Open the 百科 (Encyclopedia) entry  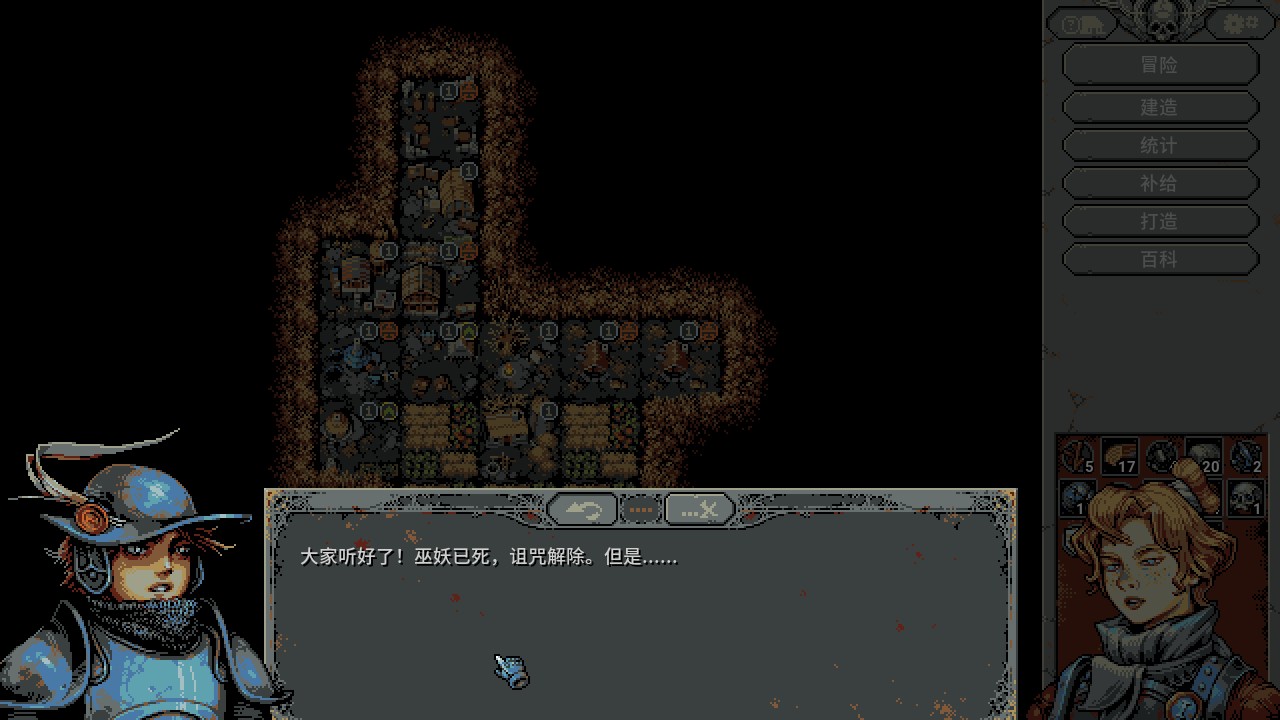tap(1159, 259)
